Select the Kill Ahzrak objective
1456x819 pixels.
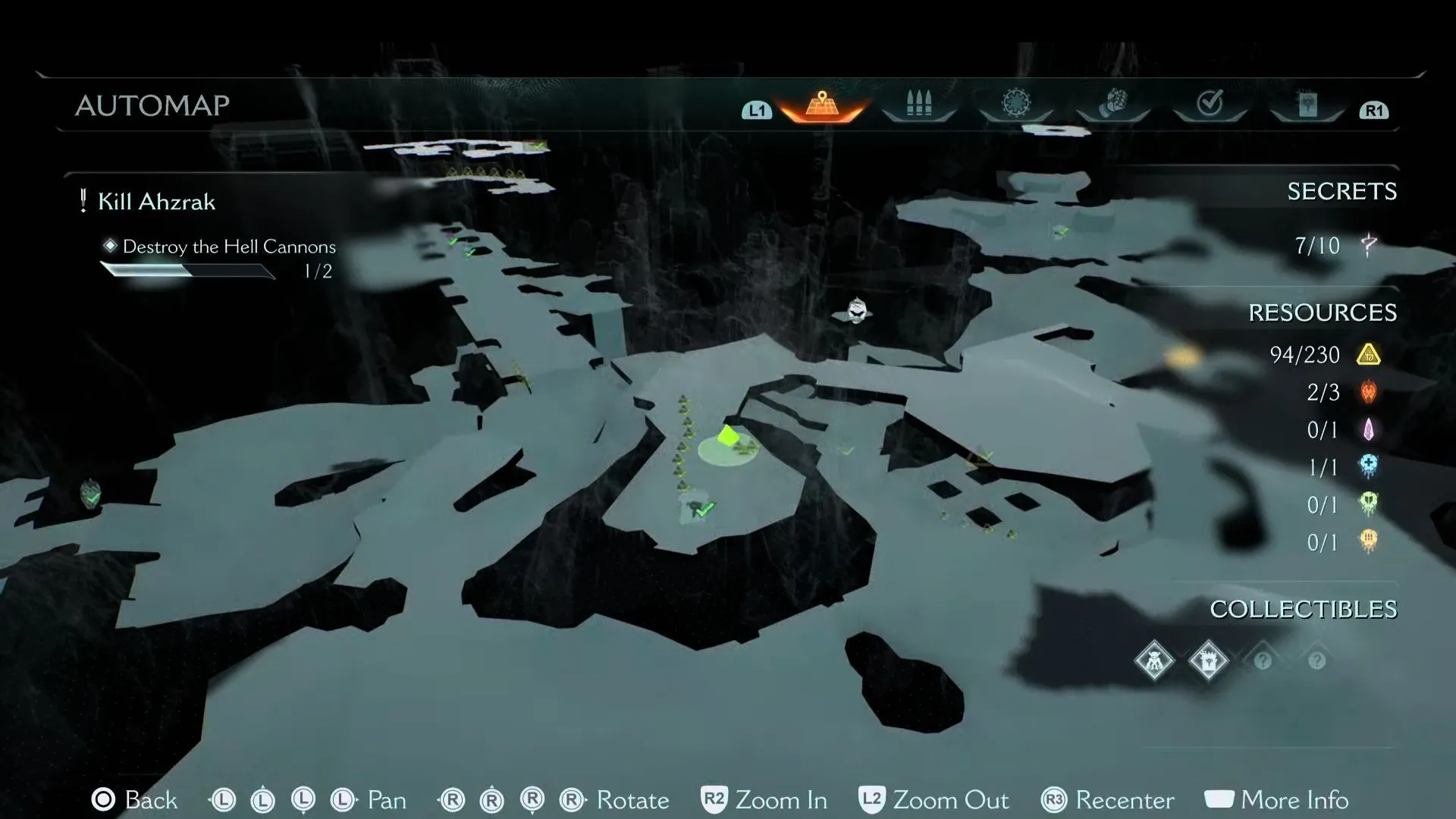(x=156, y=202)
